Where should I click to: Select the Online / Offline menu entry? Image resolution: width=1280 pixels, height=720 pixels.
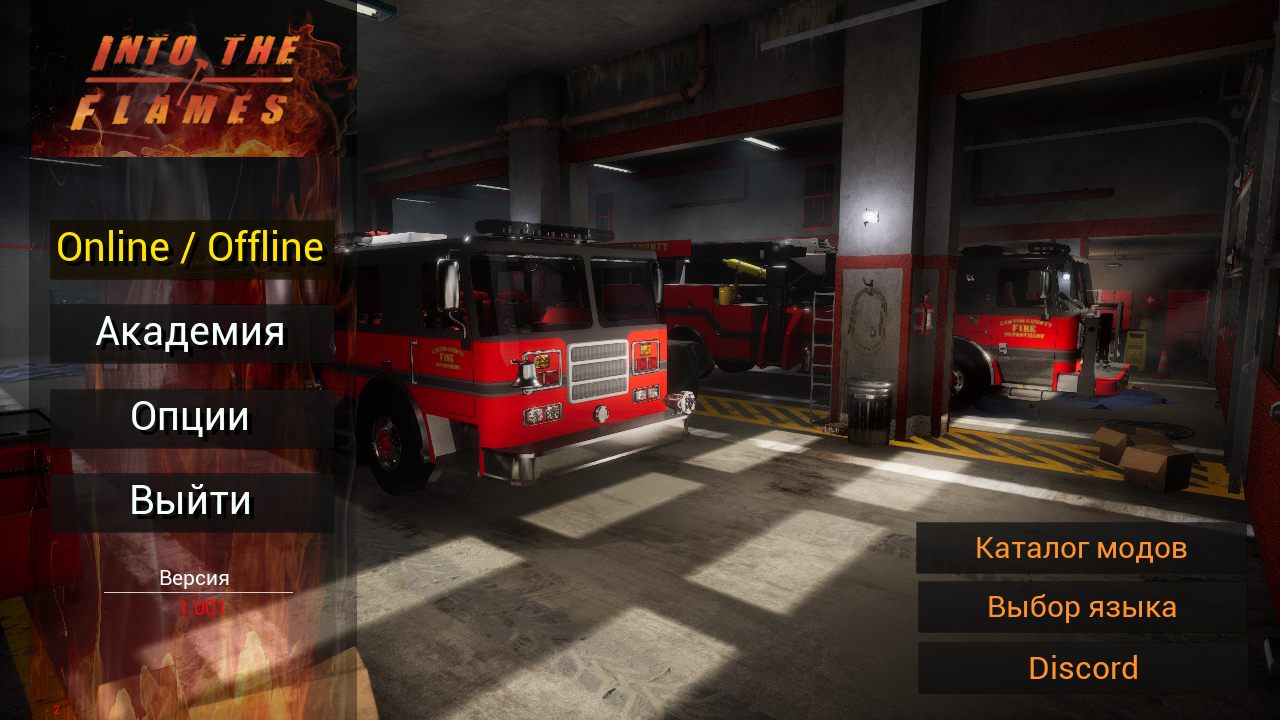(191, 248)
